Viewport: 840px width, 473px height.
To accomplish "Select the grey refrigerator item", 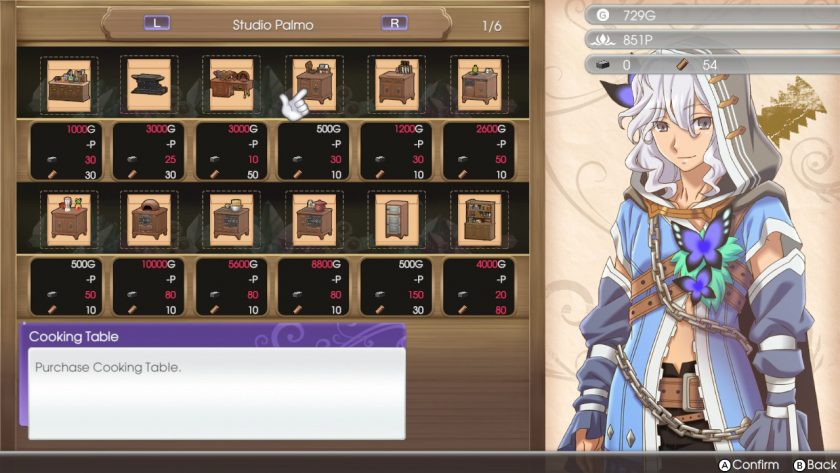I will [397, 219].
